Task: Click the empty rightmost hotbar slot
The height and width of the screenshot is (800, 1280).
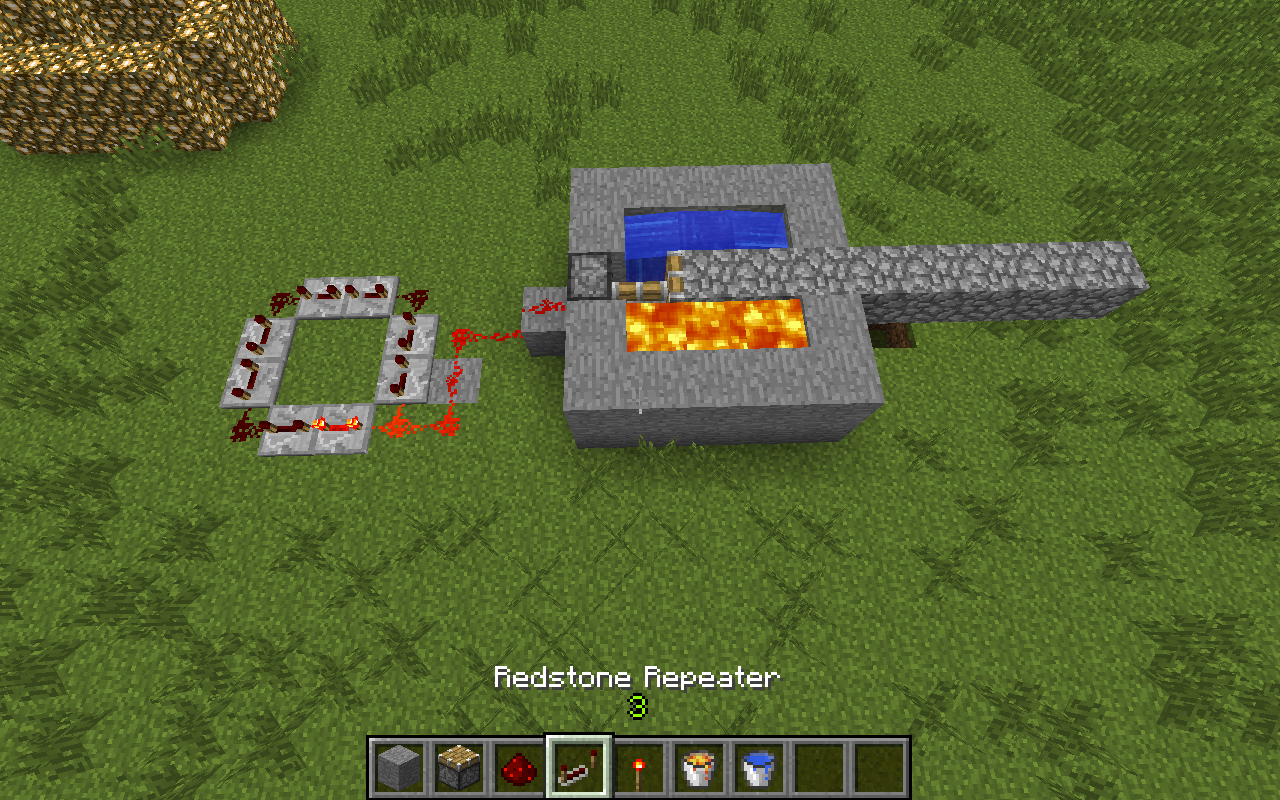Action: tap(880, 770)
